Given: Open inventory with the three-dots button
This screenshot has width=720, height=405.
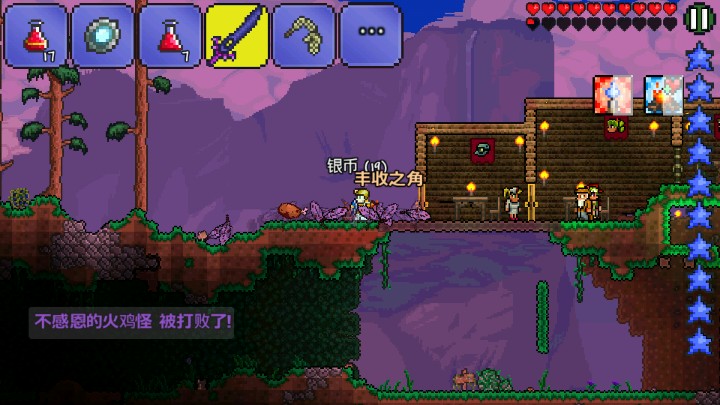Looking at the screenshot, I should [370, 33].
